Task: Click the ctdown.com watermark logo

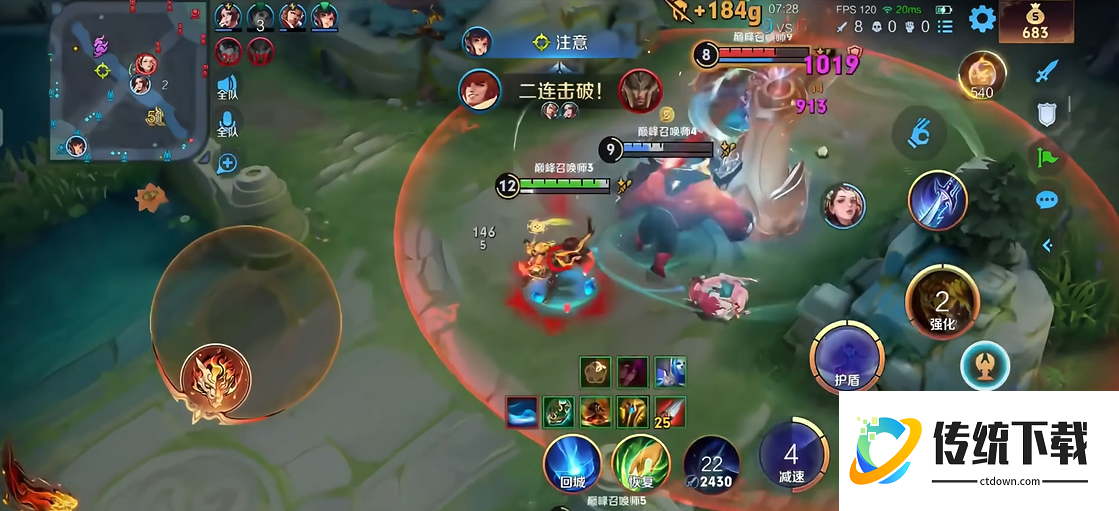Action: (978, 450)
